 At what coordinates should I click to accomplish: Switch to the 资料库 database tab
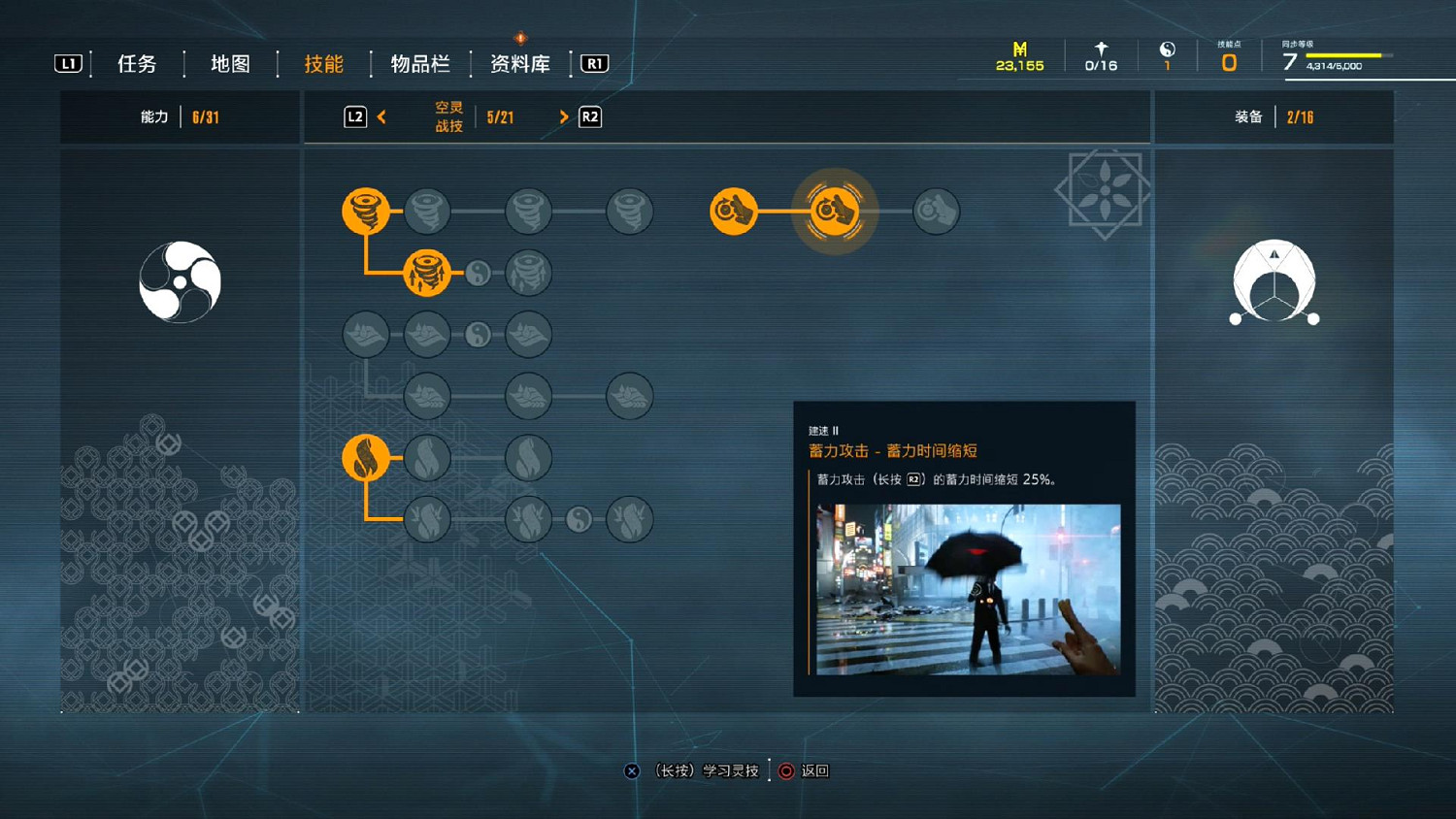pyautogui.click(x=519, y=63)
